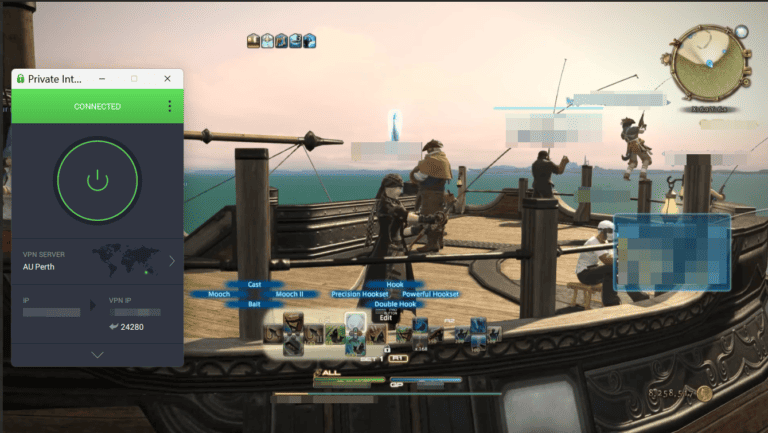The width and height of the screenshot is (768, 433).
Task: Expand the VPN panel with the down chevron
Action: [97, 354]
